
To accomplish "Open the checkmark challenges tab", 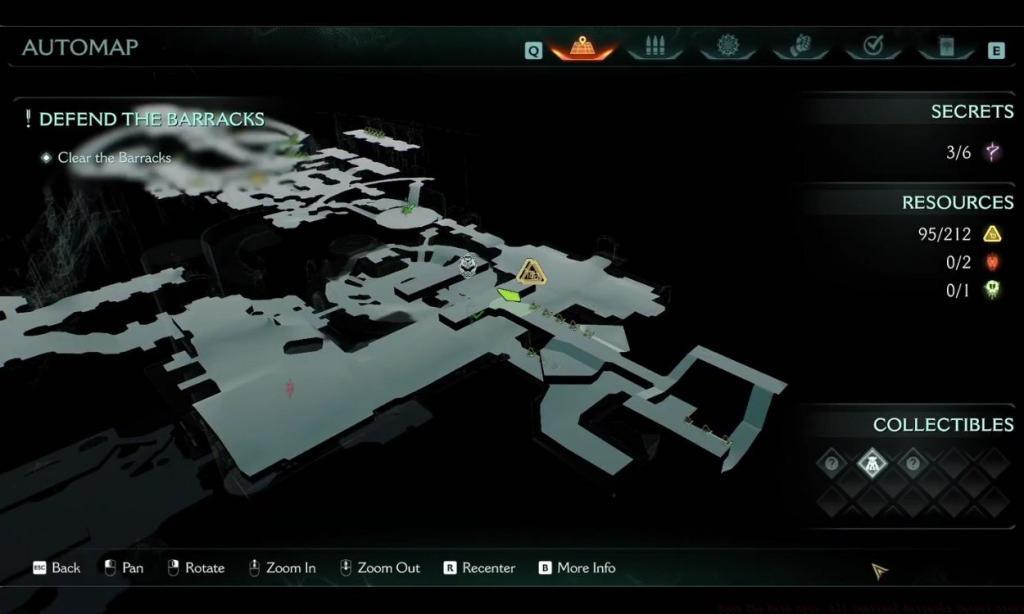I will tap(873, 47).
